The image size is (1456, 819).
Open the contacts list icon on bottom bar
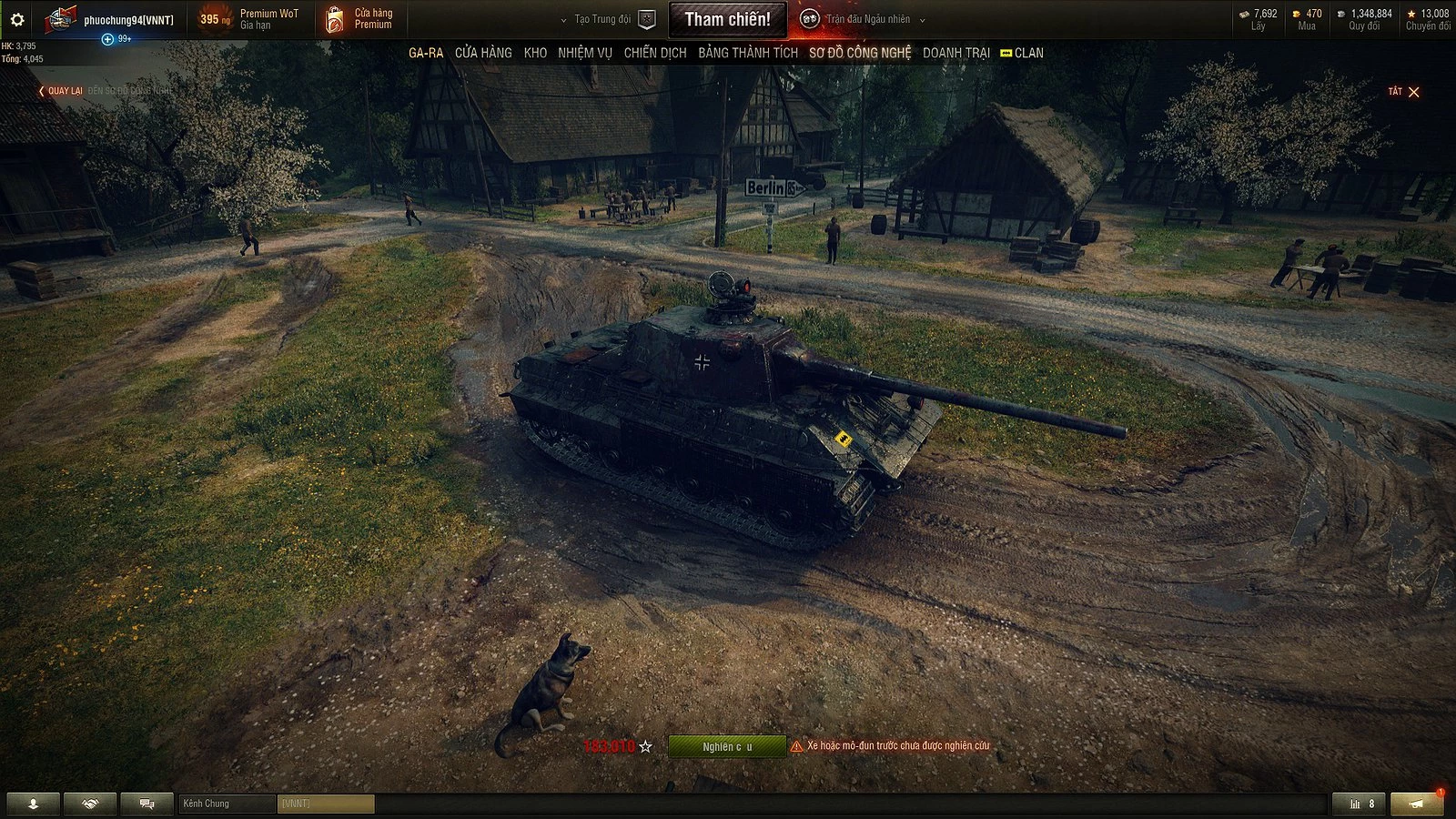[32, 804]
